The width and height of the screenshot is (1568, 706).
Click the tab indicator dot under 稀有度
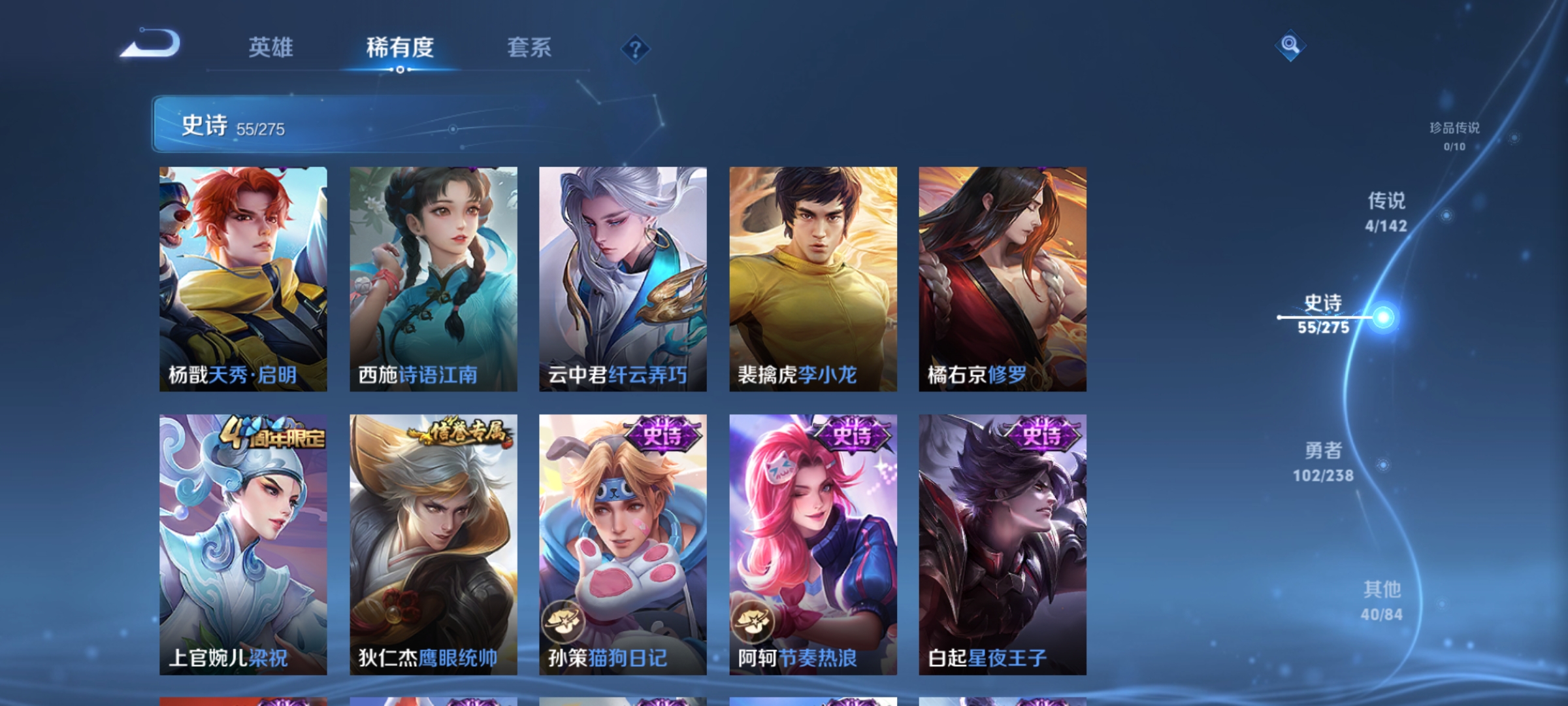pos(399,70)
